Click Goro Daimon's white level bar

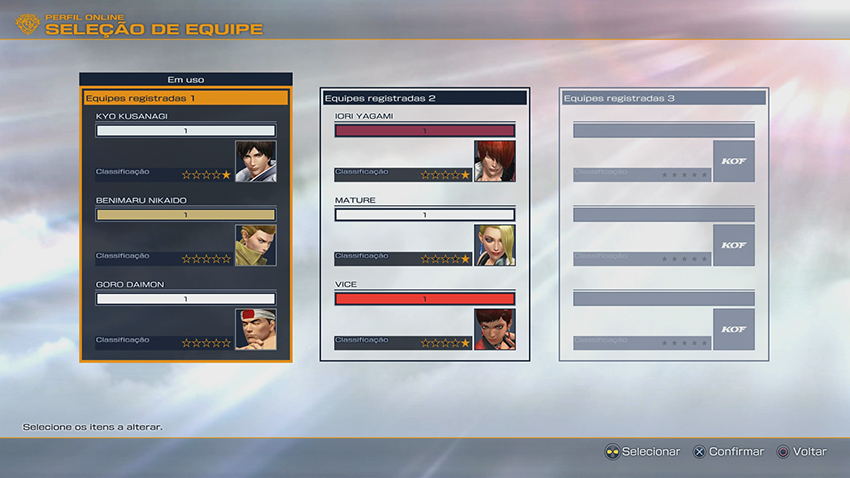(185, 298)
